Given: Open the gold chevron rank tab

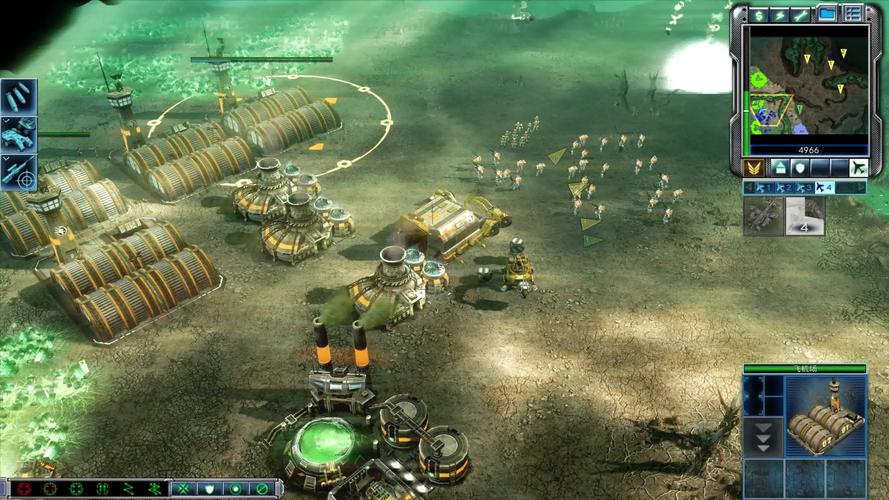Looking at the screenshot, I should tap(755, 168).
